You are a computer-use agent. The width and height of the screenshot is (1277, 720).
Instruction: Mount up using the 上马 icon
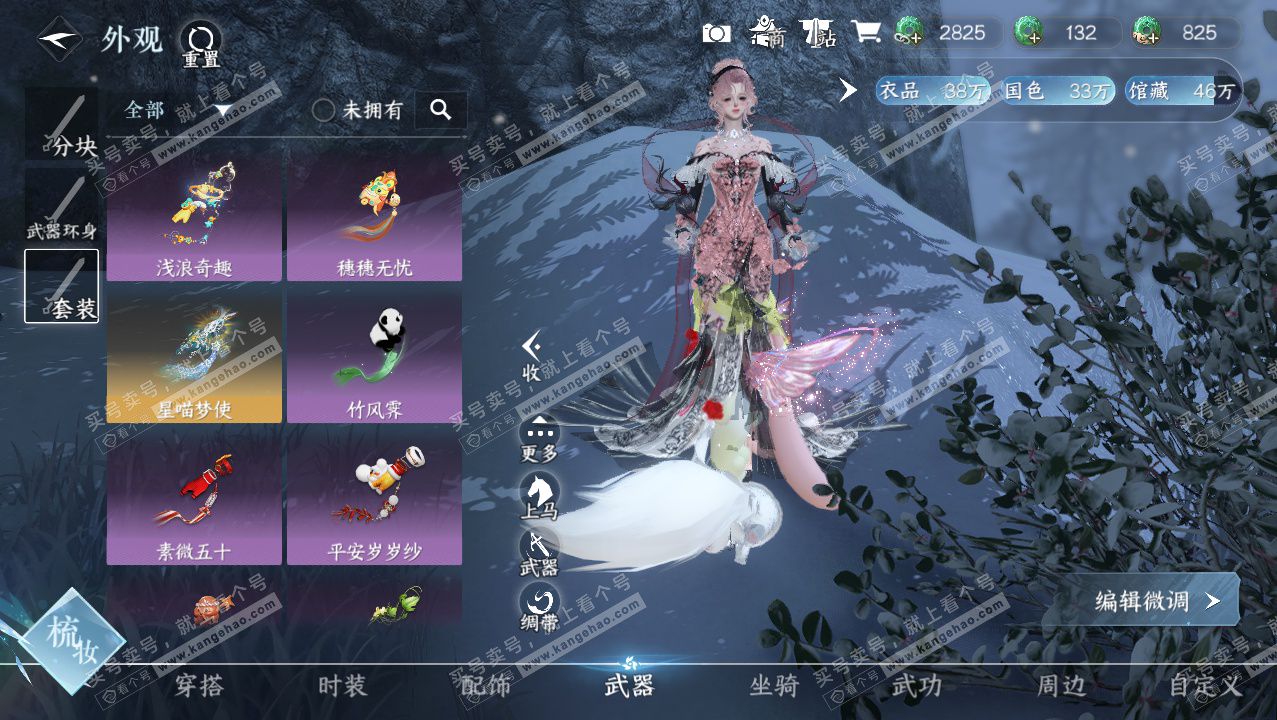(539, 495)
